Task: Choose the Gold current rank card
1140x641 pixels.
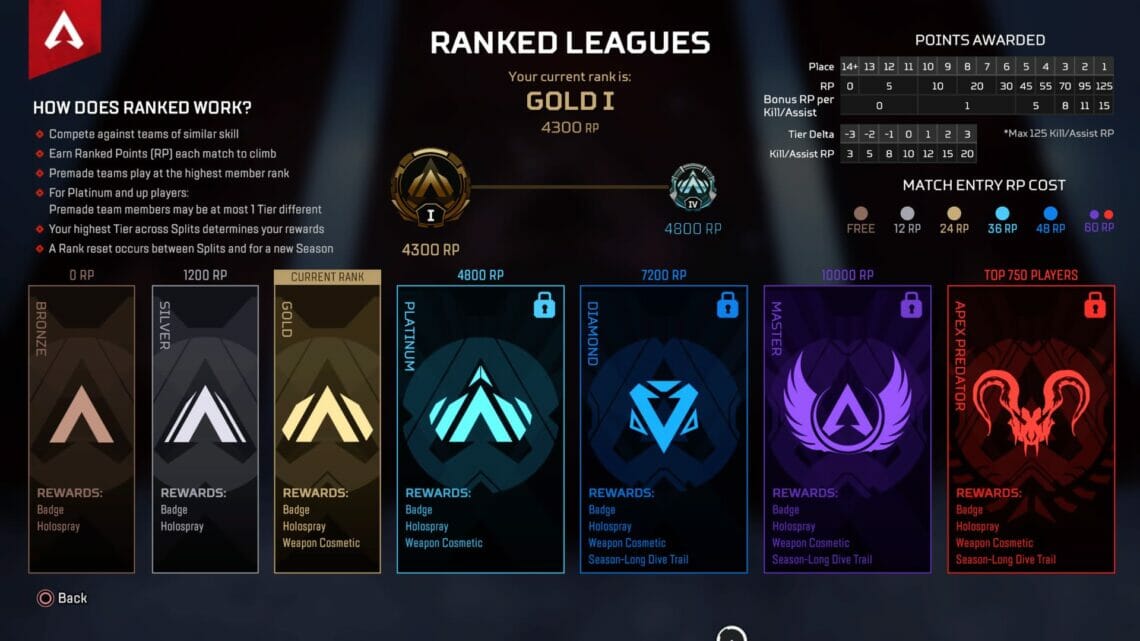Action: pyautogui.click(x=327, y=429)
